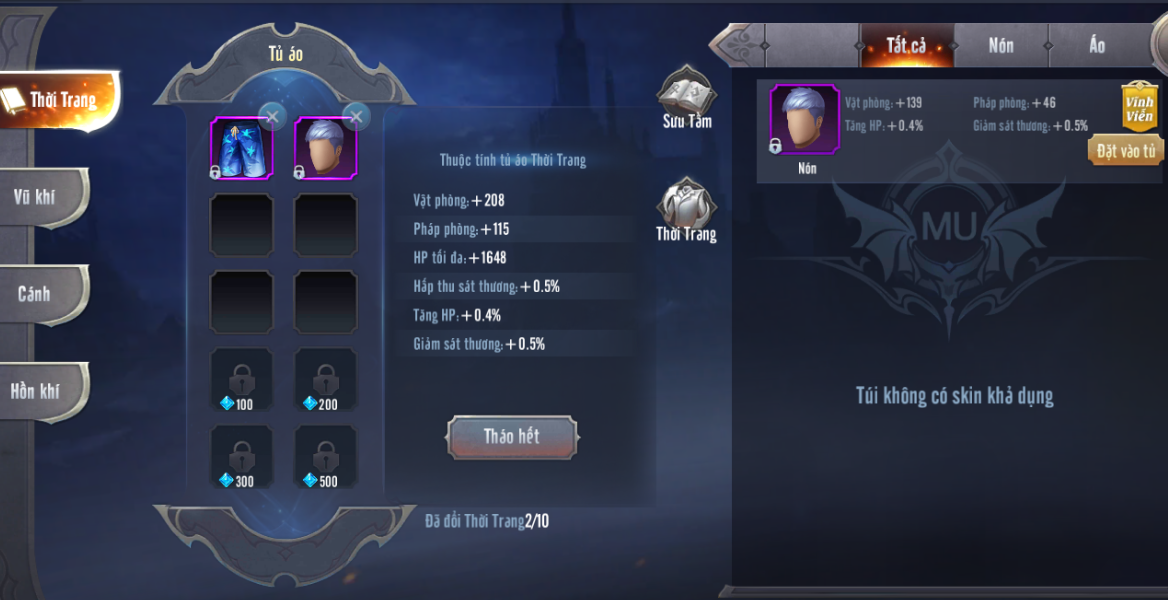Click the Tháo hết button
The width and height of the screenshot is (1168, 600).
click(x=512, y=437)
